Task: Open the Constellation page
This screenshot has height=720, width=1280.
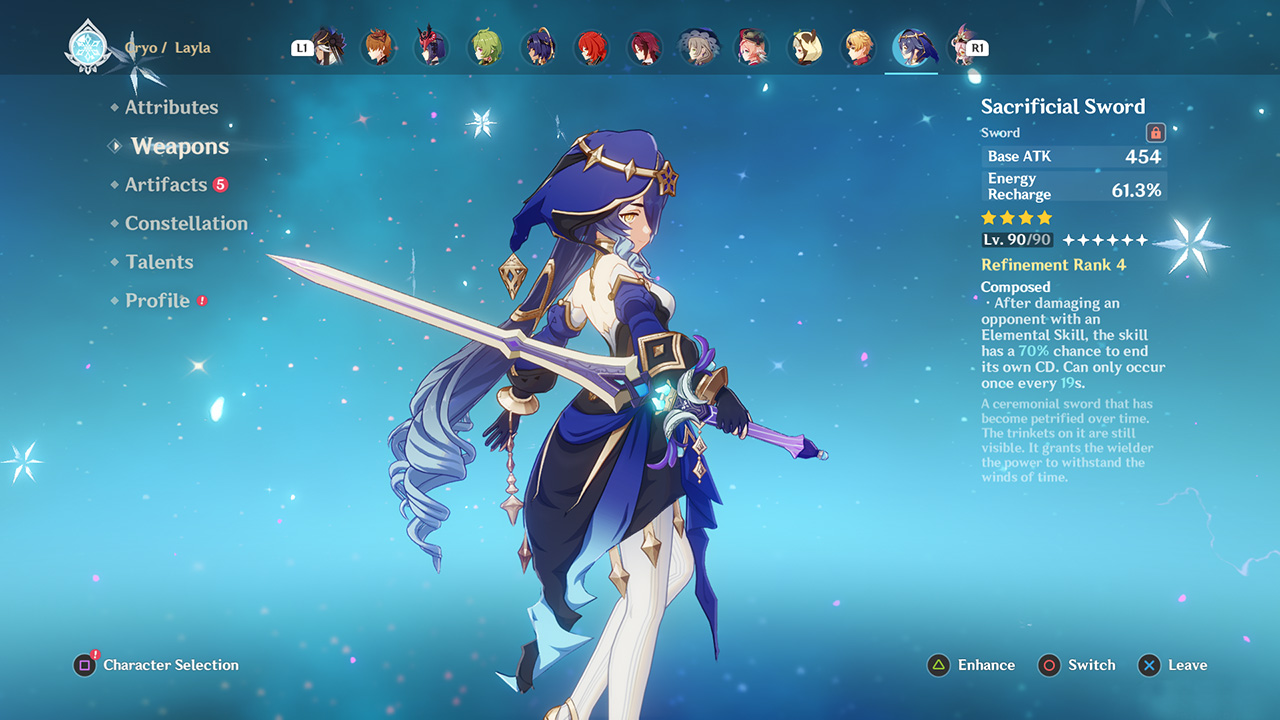Action: 186,223
